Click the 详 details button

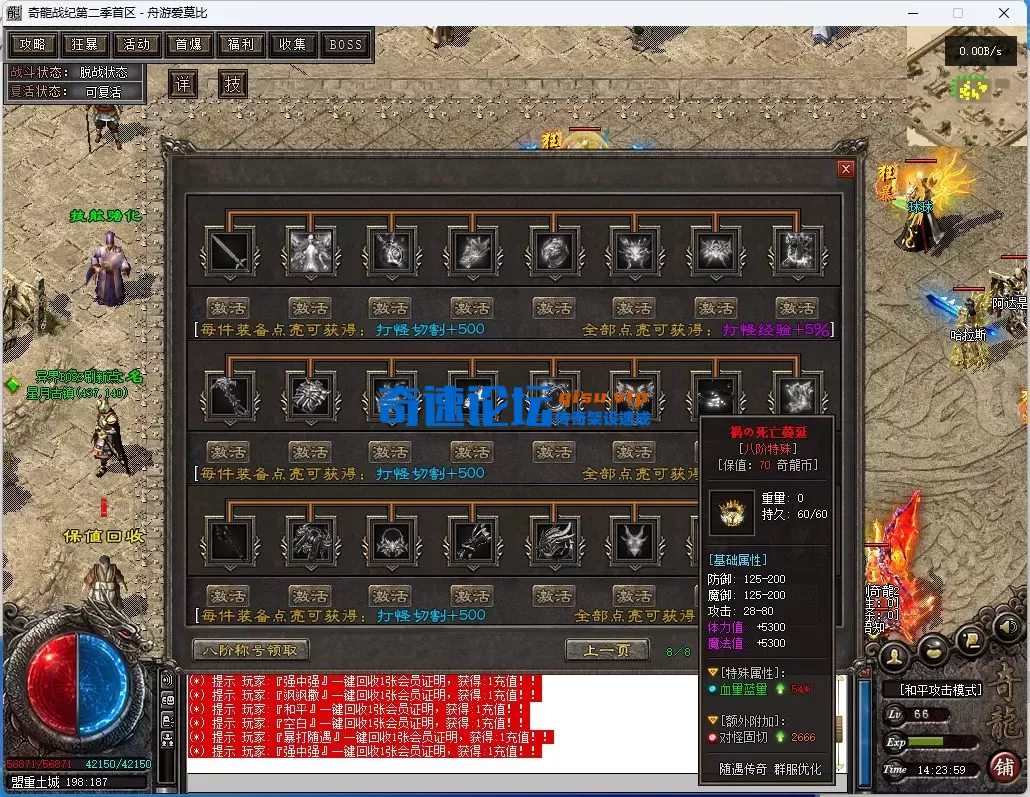coord(181,84)
